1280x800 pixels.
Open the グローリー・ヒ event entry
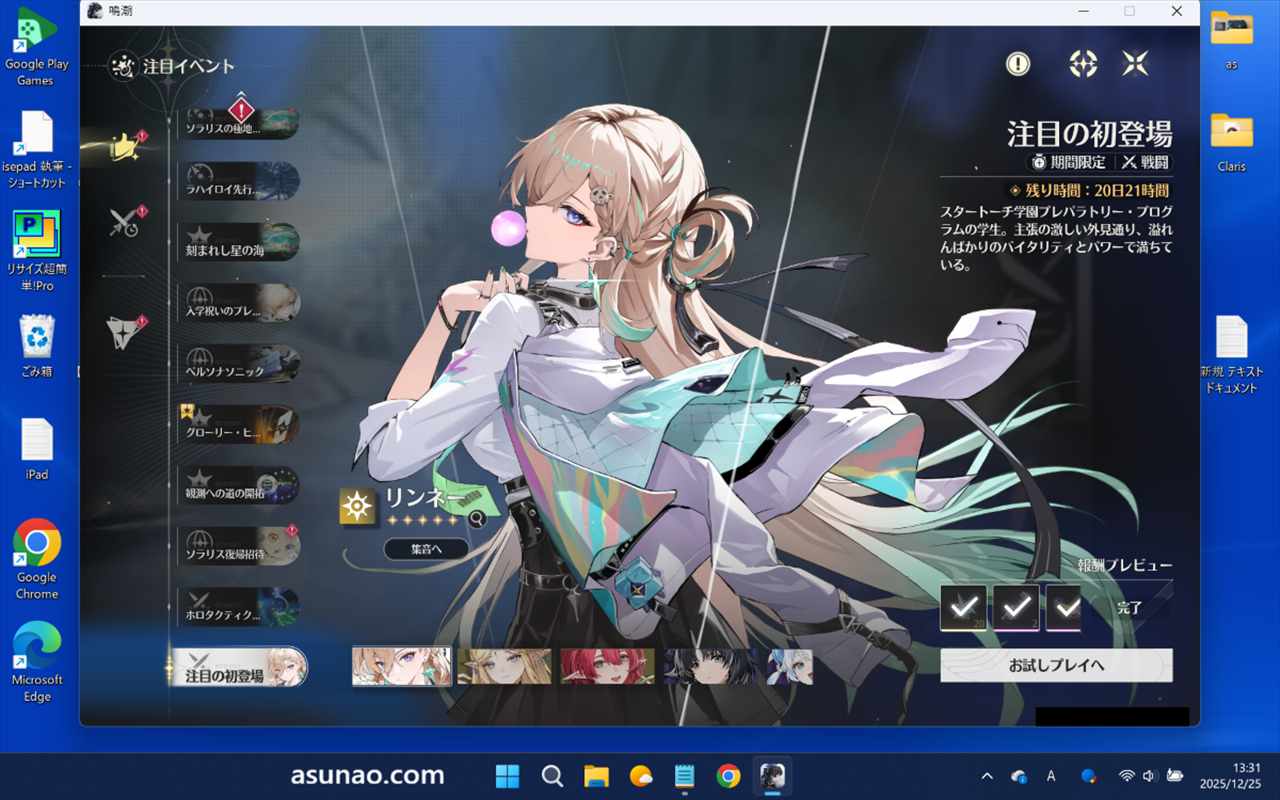(240, 424)
